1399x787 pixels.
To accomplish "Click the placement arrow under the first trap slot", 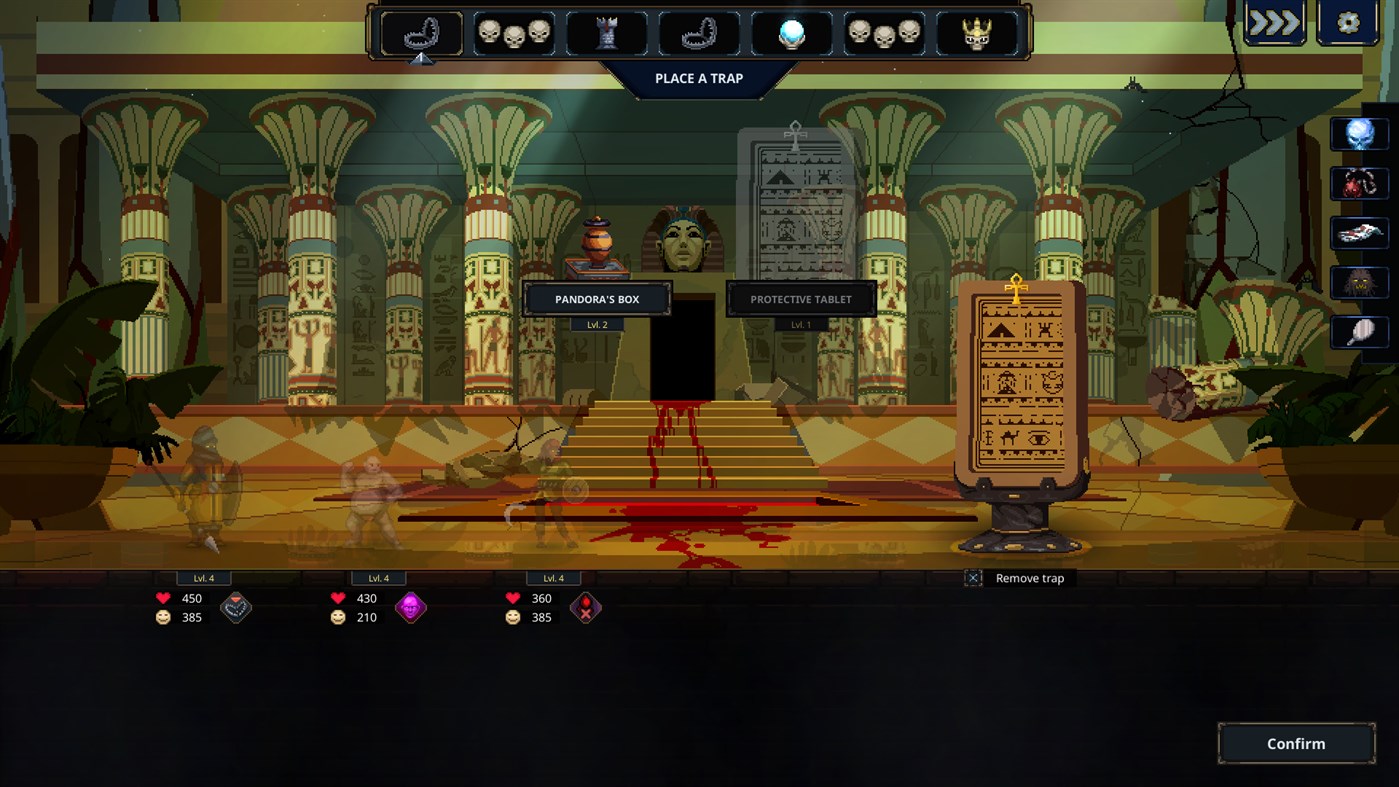I will click(422, 60).
